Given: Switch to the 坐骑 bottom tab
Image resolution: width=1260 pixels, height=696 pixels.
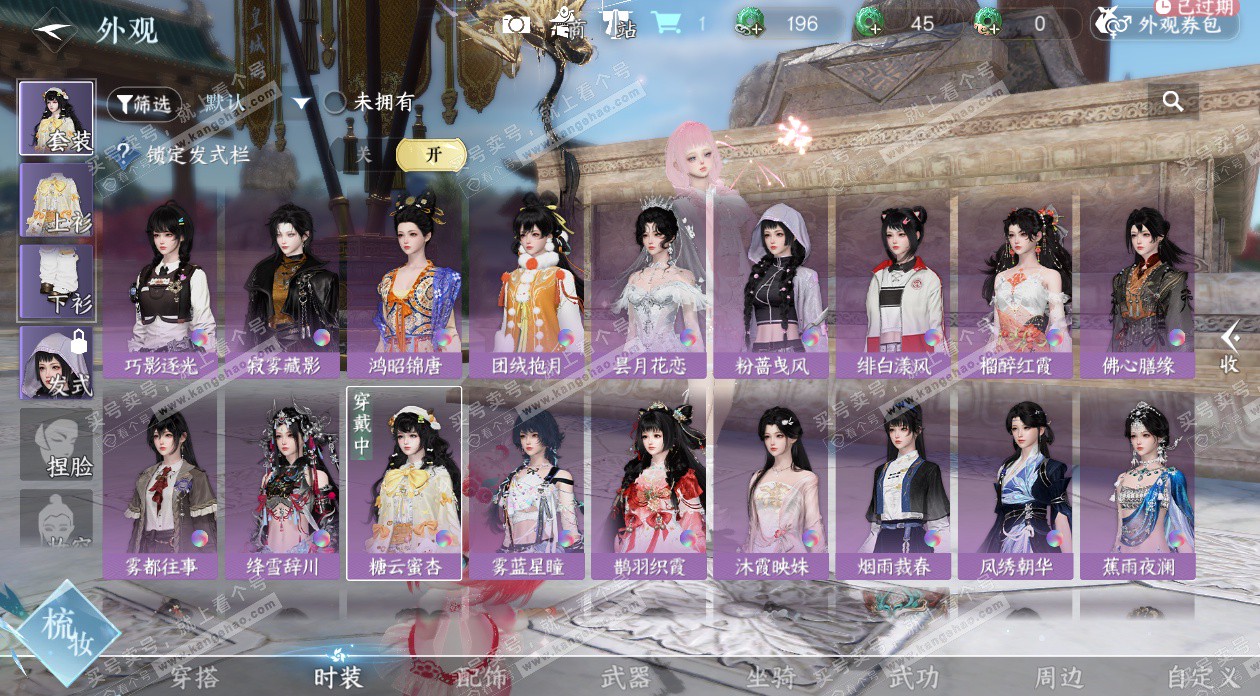Looking at the screenshot, I should coord(771,677).
